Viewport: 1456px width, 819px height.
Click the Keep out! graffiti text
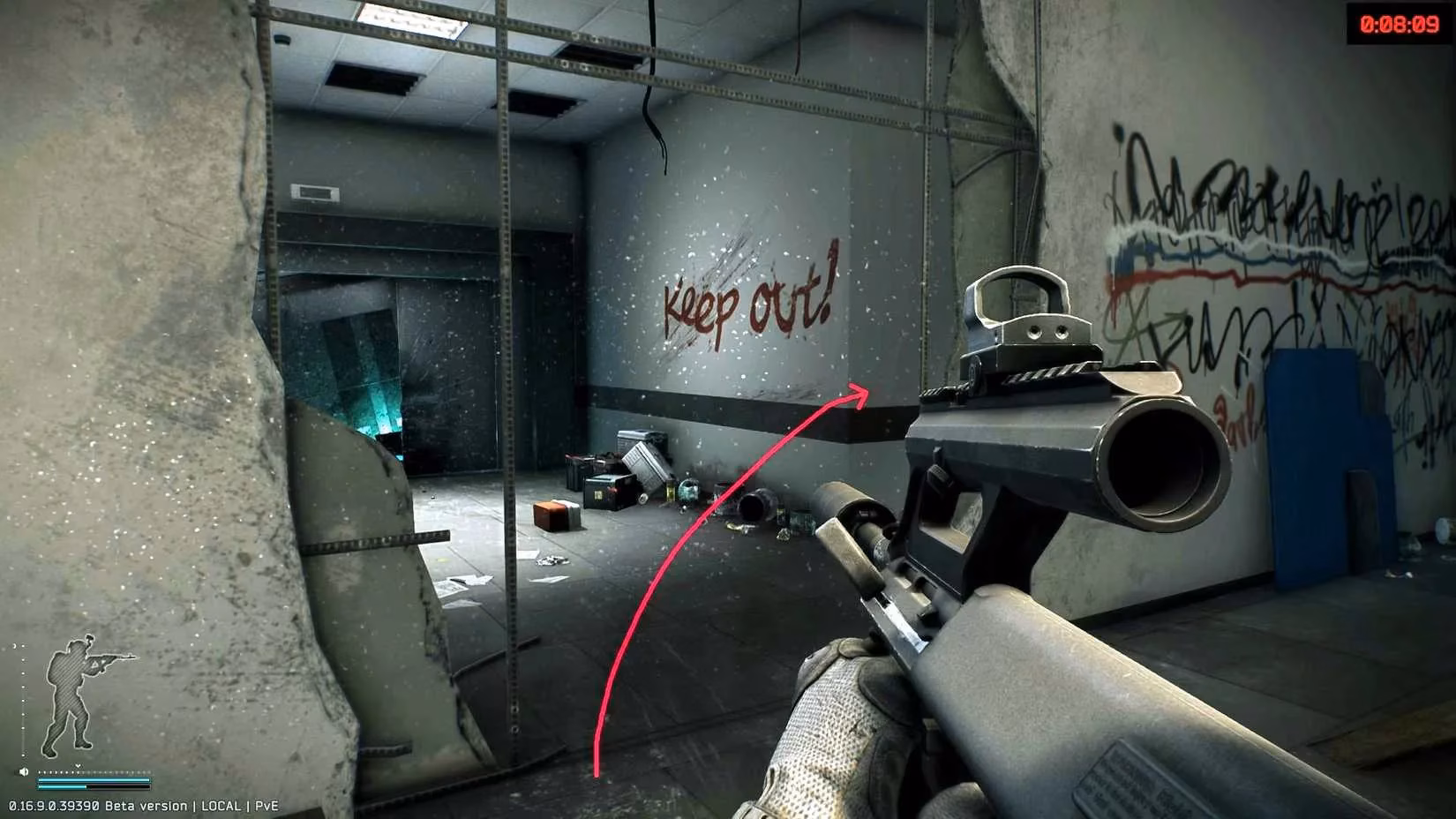(746, 304)
